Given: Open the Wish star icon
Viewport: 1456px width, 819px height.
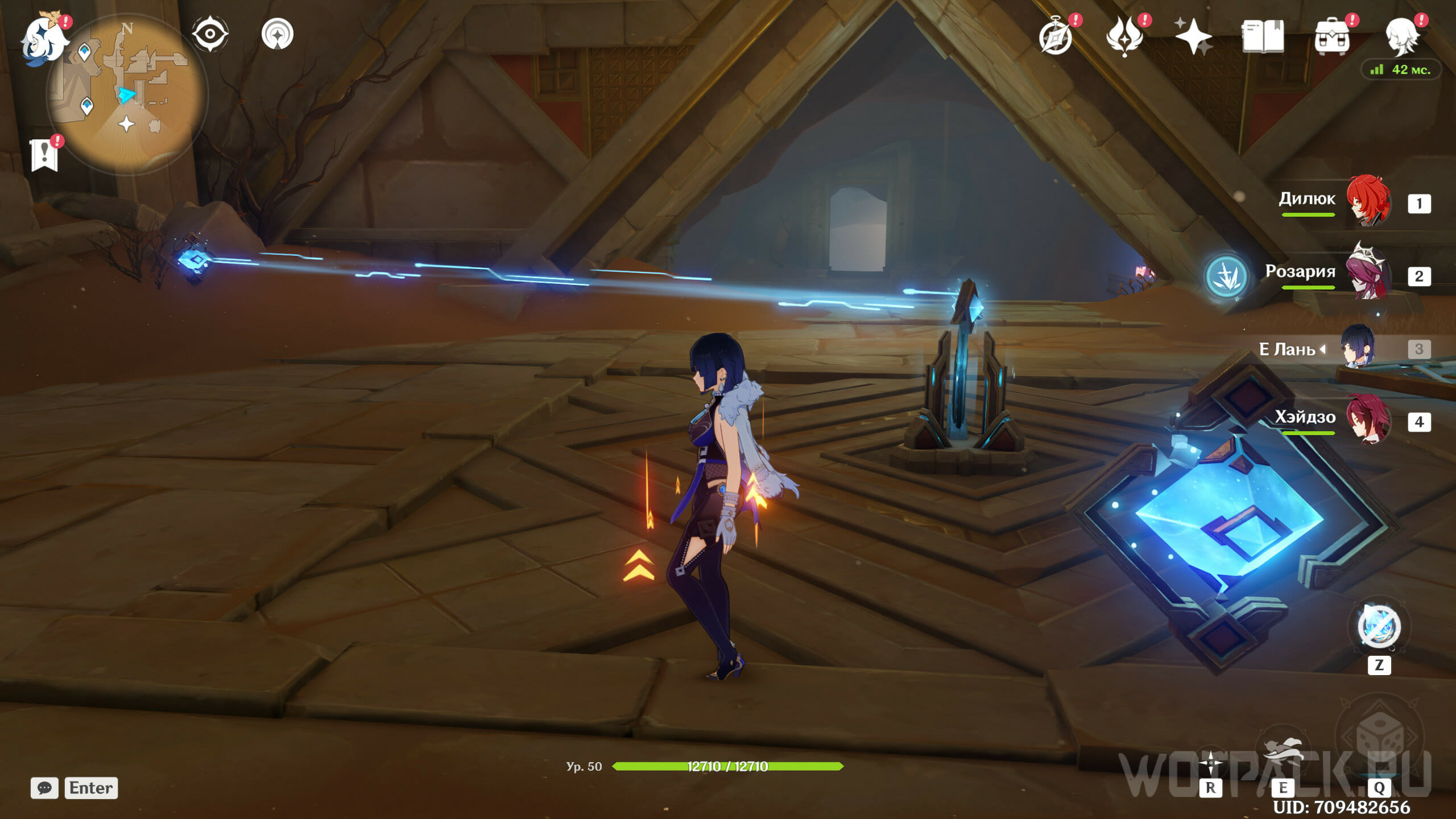Looking at the screenshot, I should (x=1193, y=37).
